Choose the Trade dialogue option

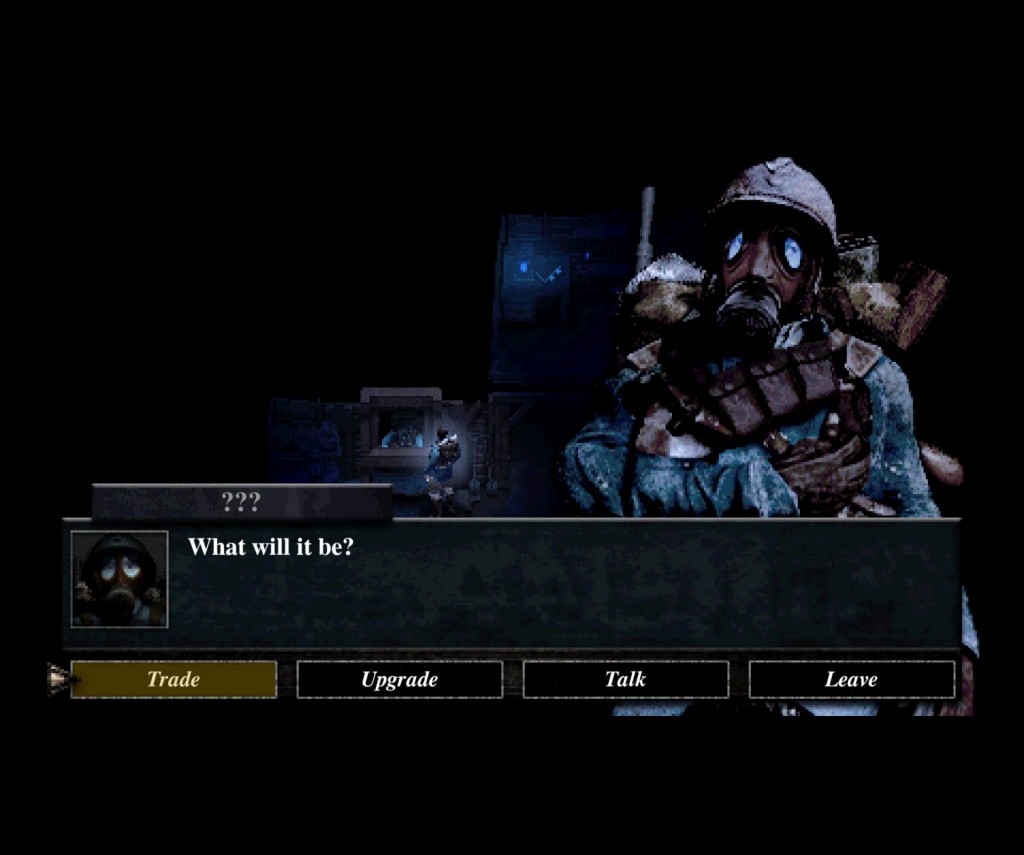[x=174, y=680]
